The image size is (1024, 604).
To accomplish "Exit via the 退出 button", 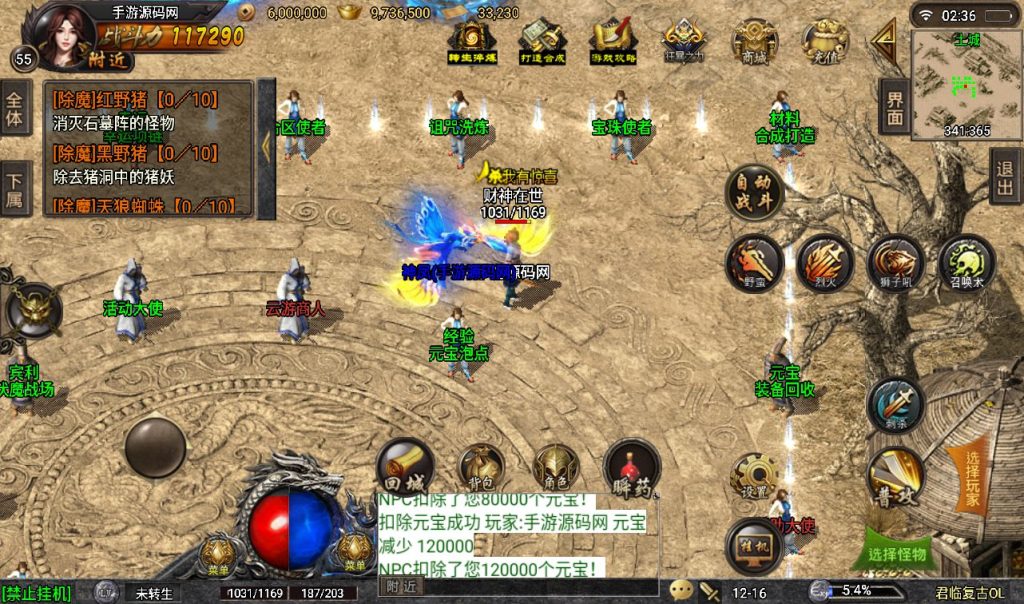I will tap(1005, 178).
